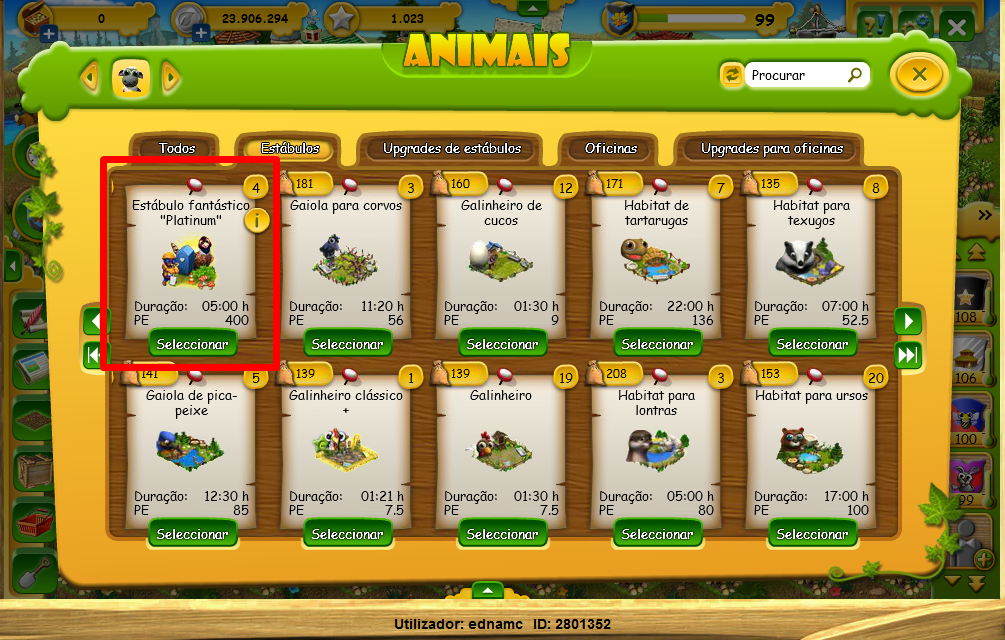1005x640 pixels.
Task: Select the Gaiola para corvos
Action: click(348, 344)
